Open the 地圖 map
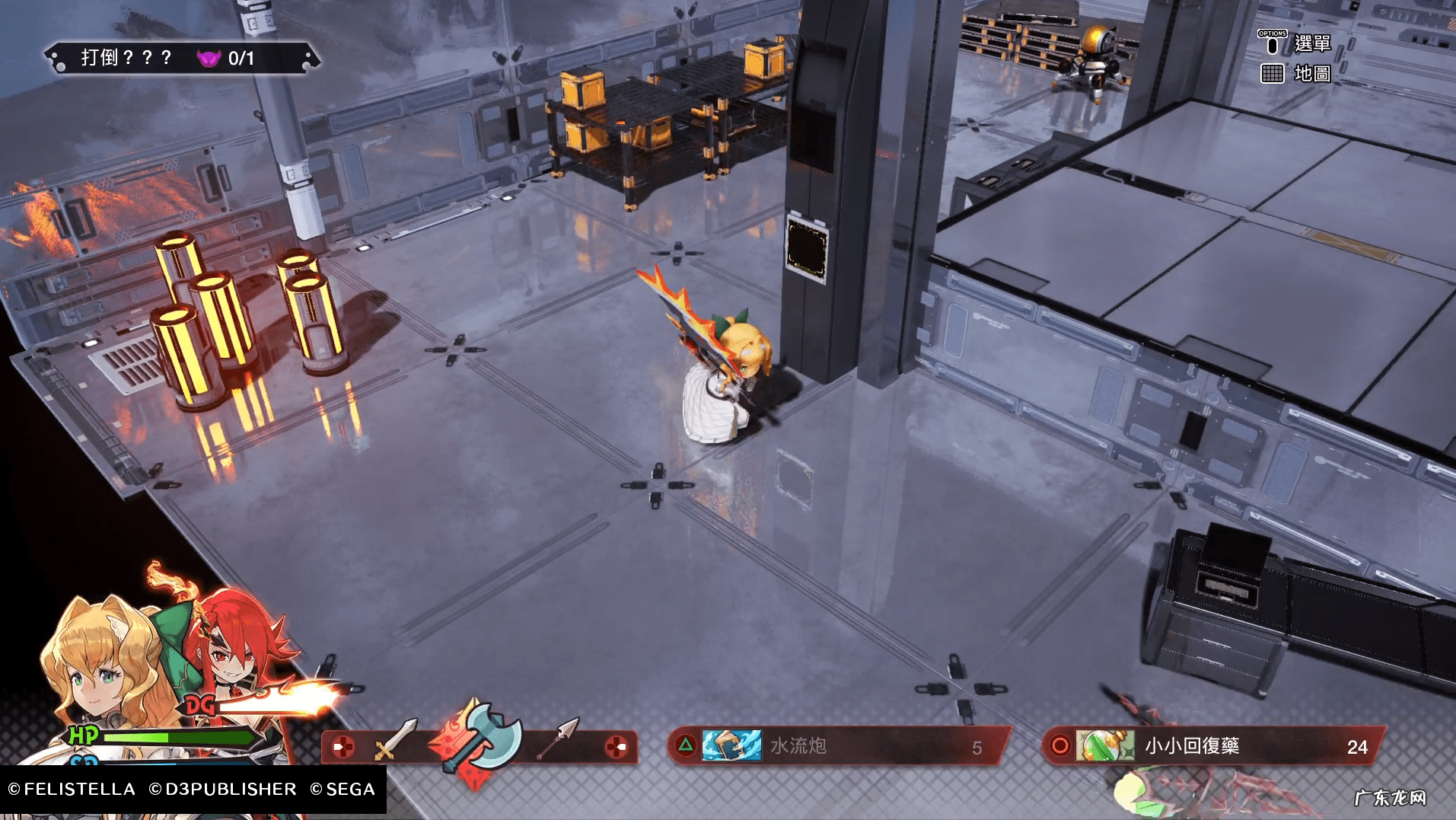This screenshot has width=1456, height=820. coord(1311,74)
